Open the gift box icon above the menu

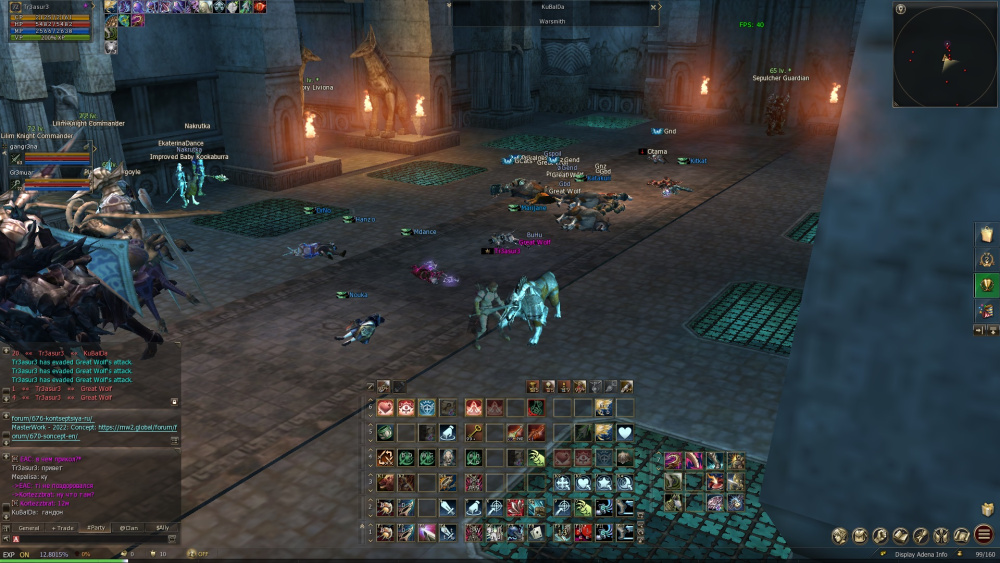(987, 510)
